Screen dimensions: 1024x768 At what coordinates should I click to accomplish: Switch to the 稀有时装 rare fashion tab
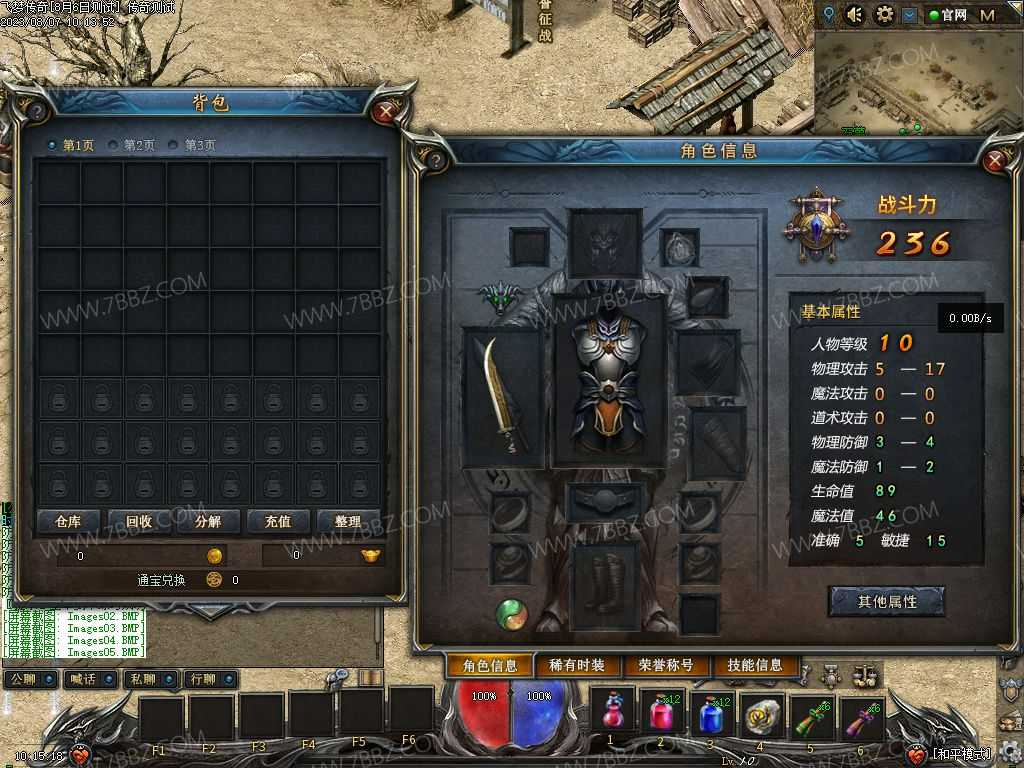pos(578,666)
